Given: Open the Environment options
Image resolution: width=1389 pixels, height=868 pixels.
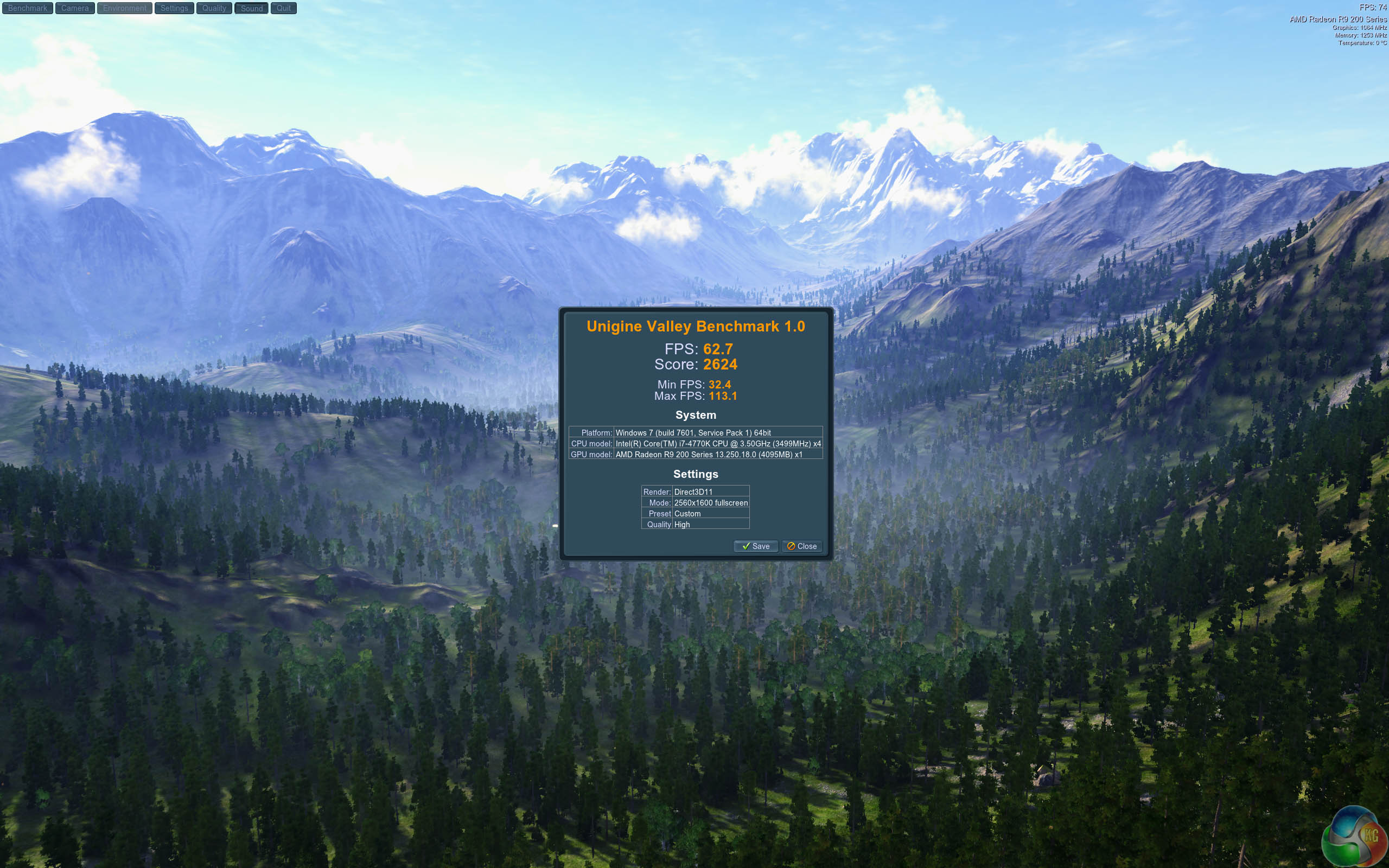Looking at the screenshot, I should point(125,8).
